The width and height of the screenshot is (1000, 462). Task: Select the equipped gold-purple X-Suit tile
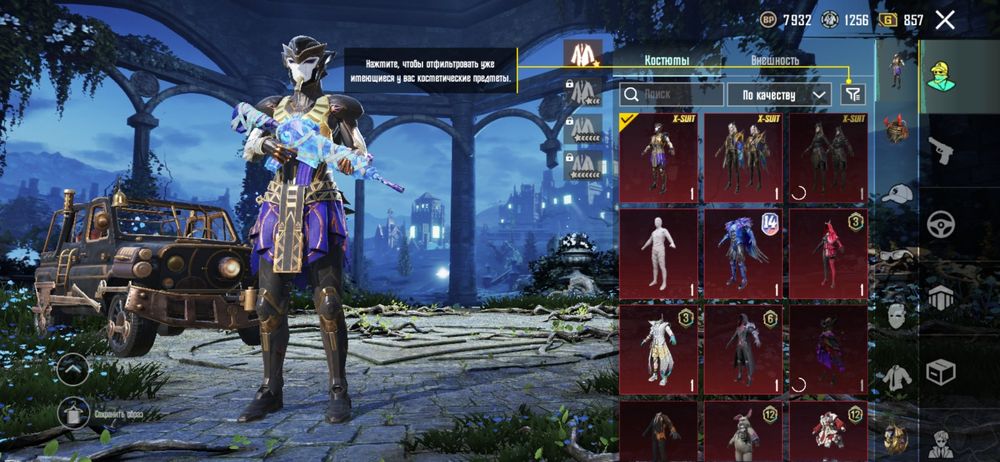click(658, 157)
